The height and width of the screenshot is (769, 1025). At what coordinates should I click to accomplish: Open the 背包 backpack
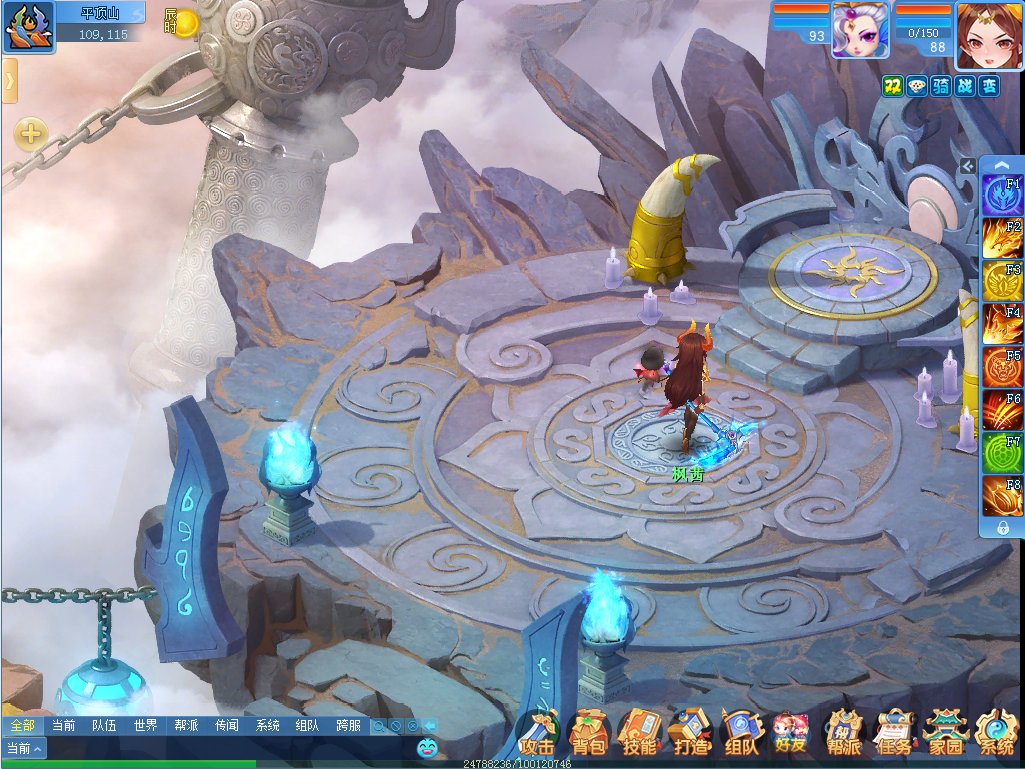588,734
